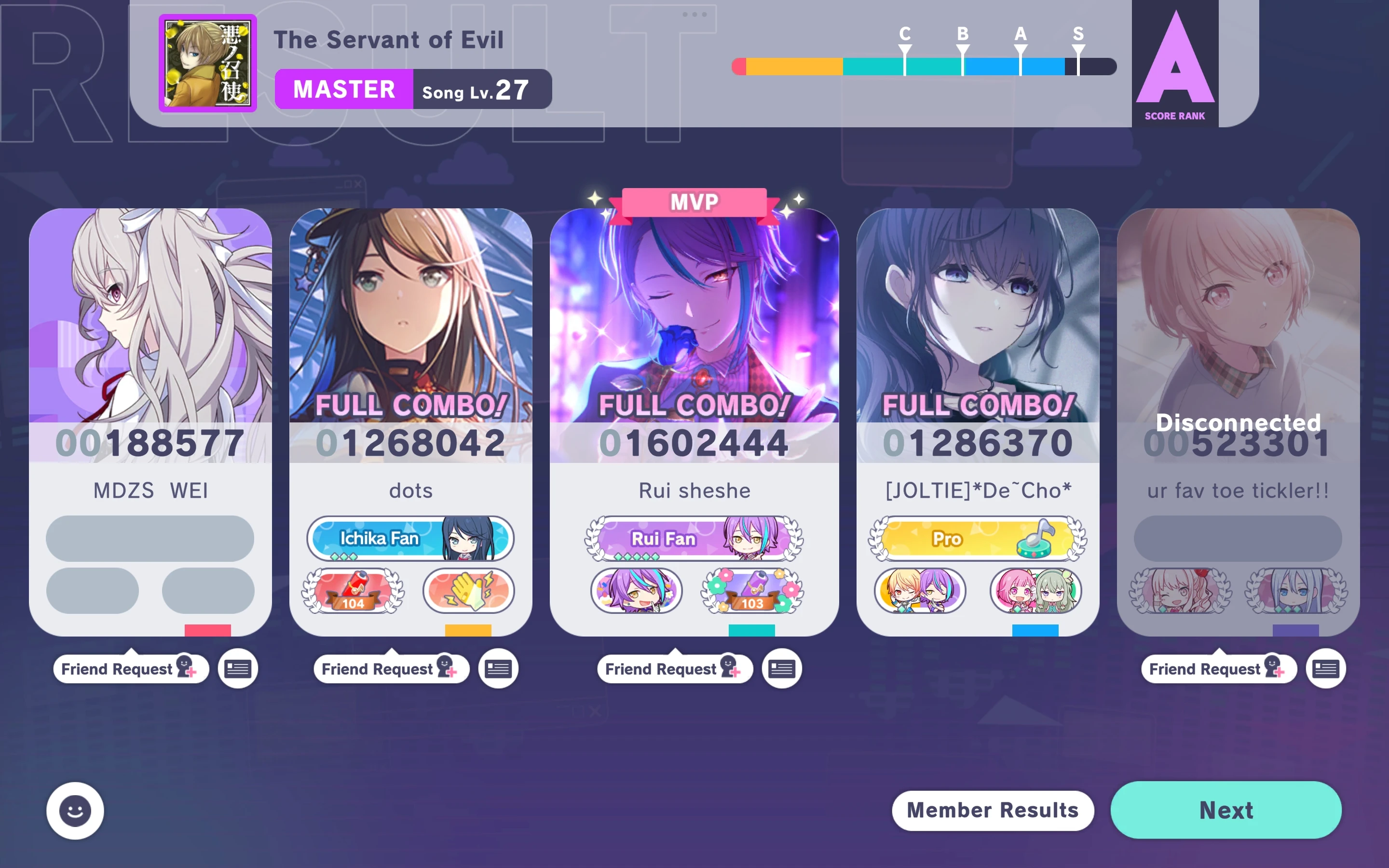Viewport: 1389px width, 868px height.
Task: Open Member Results
Action: coord(993,811)
